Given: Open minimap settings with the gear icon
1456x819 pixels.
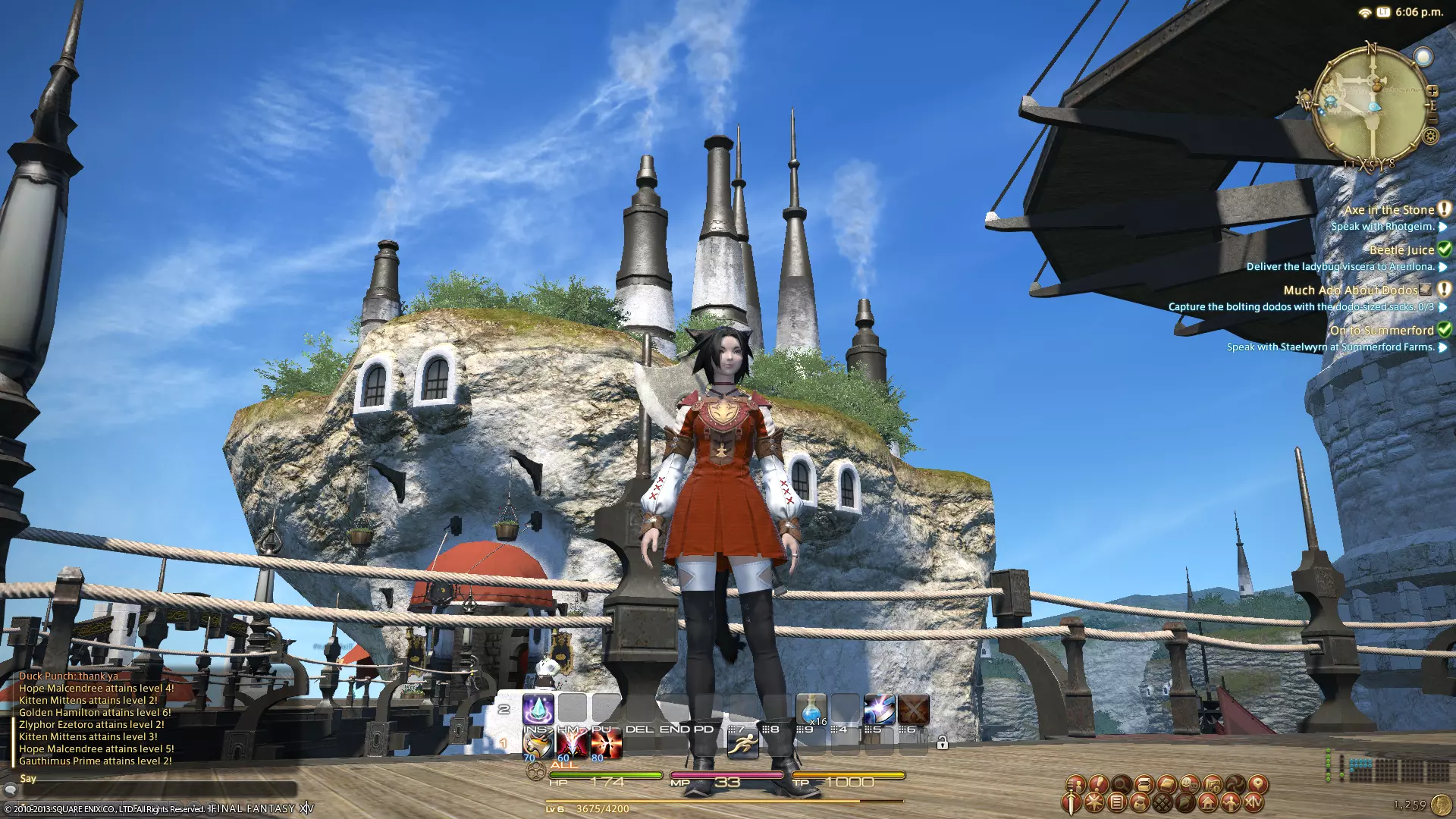Looking at the screenshot, I should coord(1430,136).
